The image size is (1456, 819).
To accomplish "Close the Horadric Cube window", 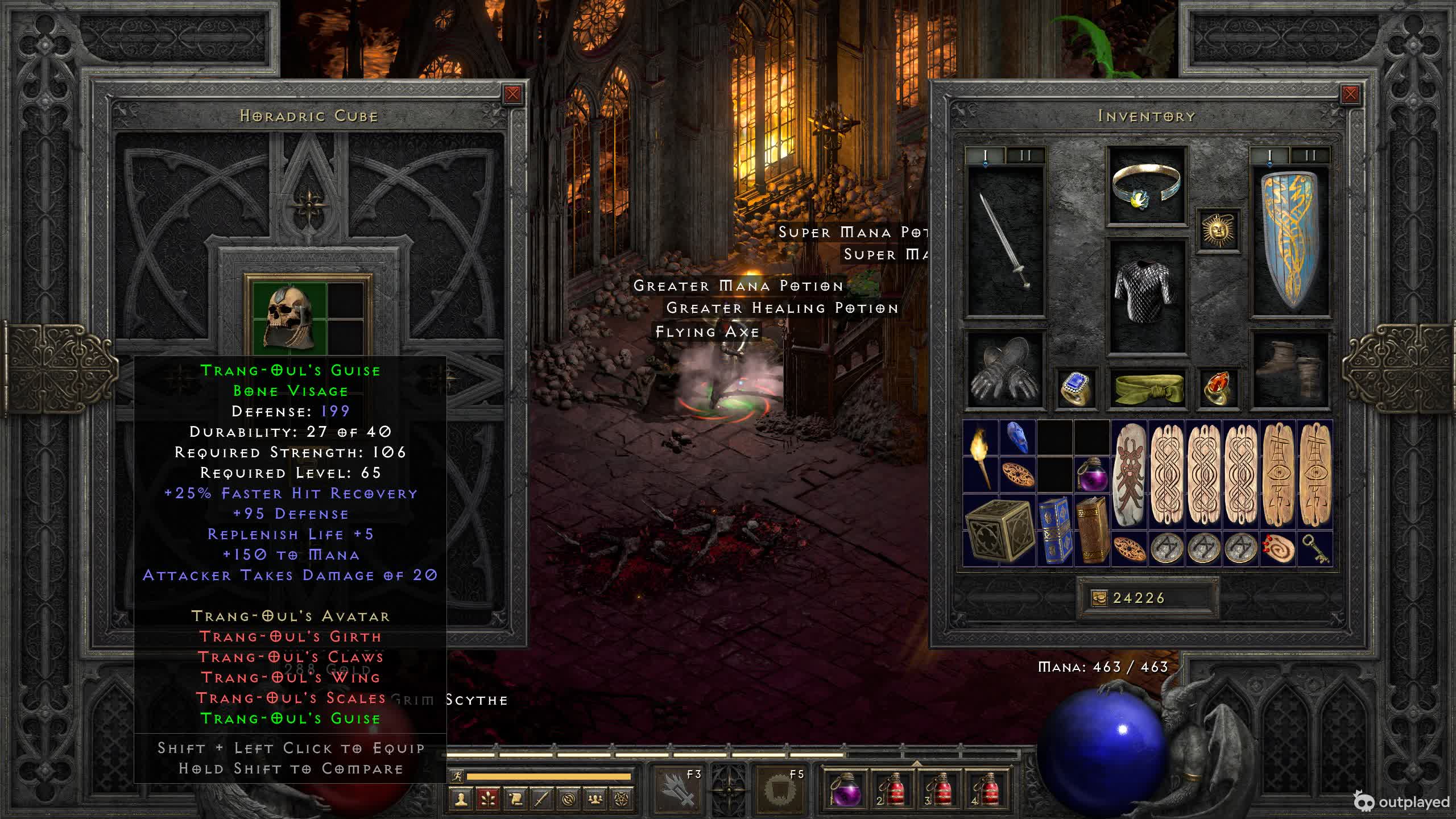I will [512, 94].
